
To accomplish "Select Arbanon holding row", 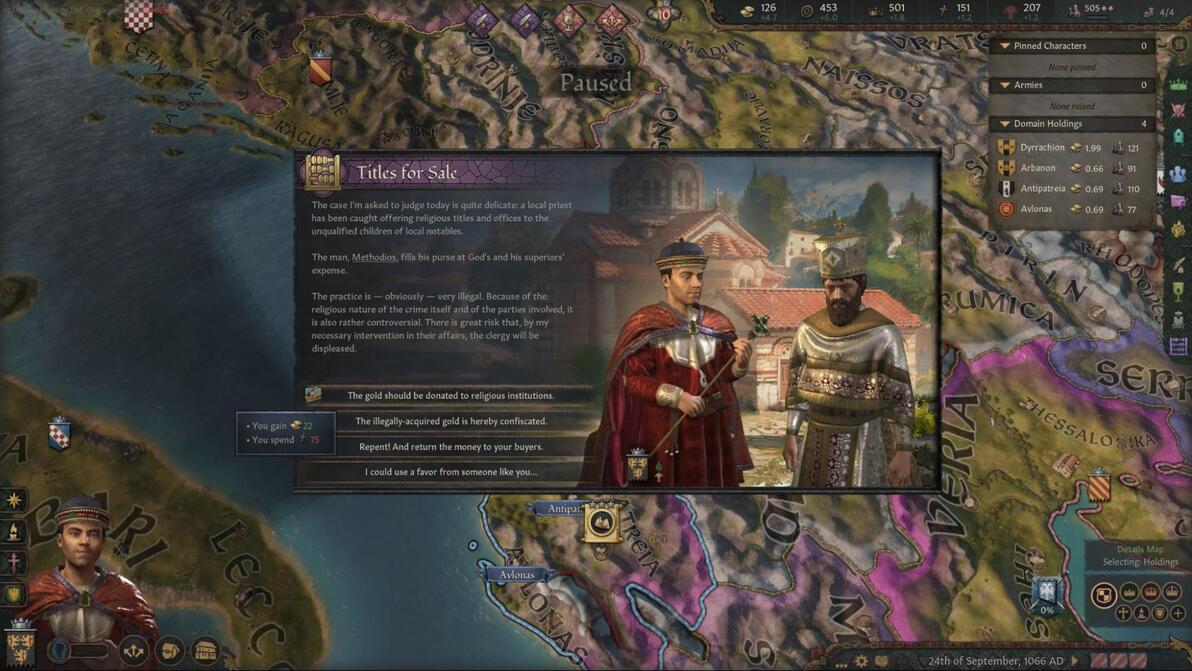I will point(1038,168).
